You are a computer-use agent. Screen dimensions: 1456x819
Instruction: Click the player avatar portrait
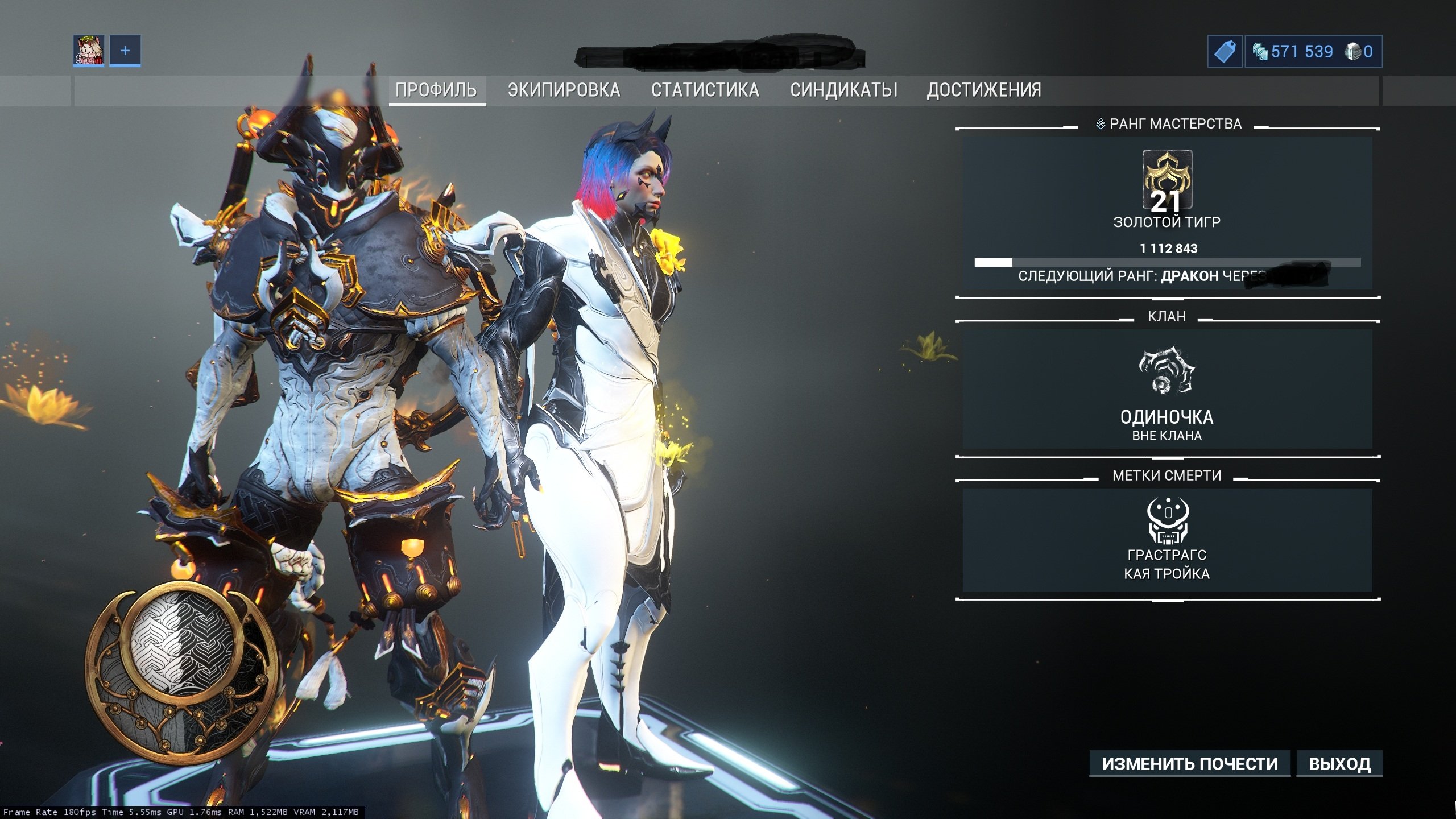(89, 51)
